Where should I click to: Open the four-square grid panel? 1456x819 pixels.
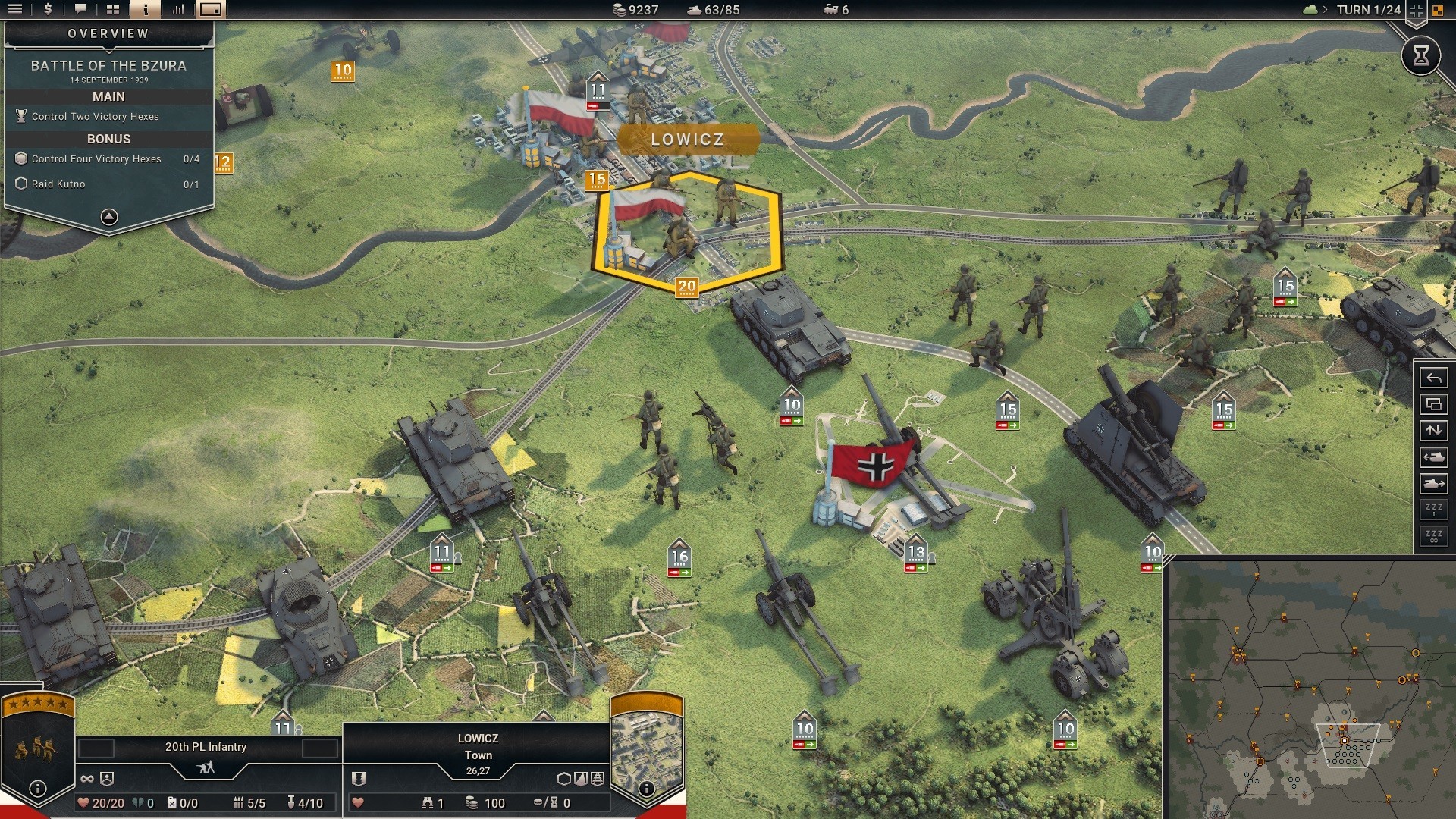113,10
